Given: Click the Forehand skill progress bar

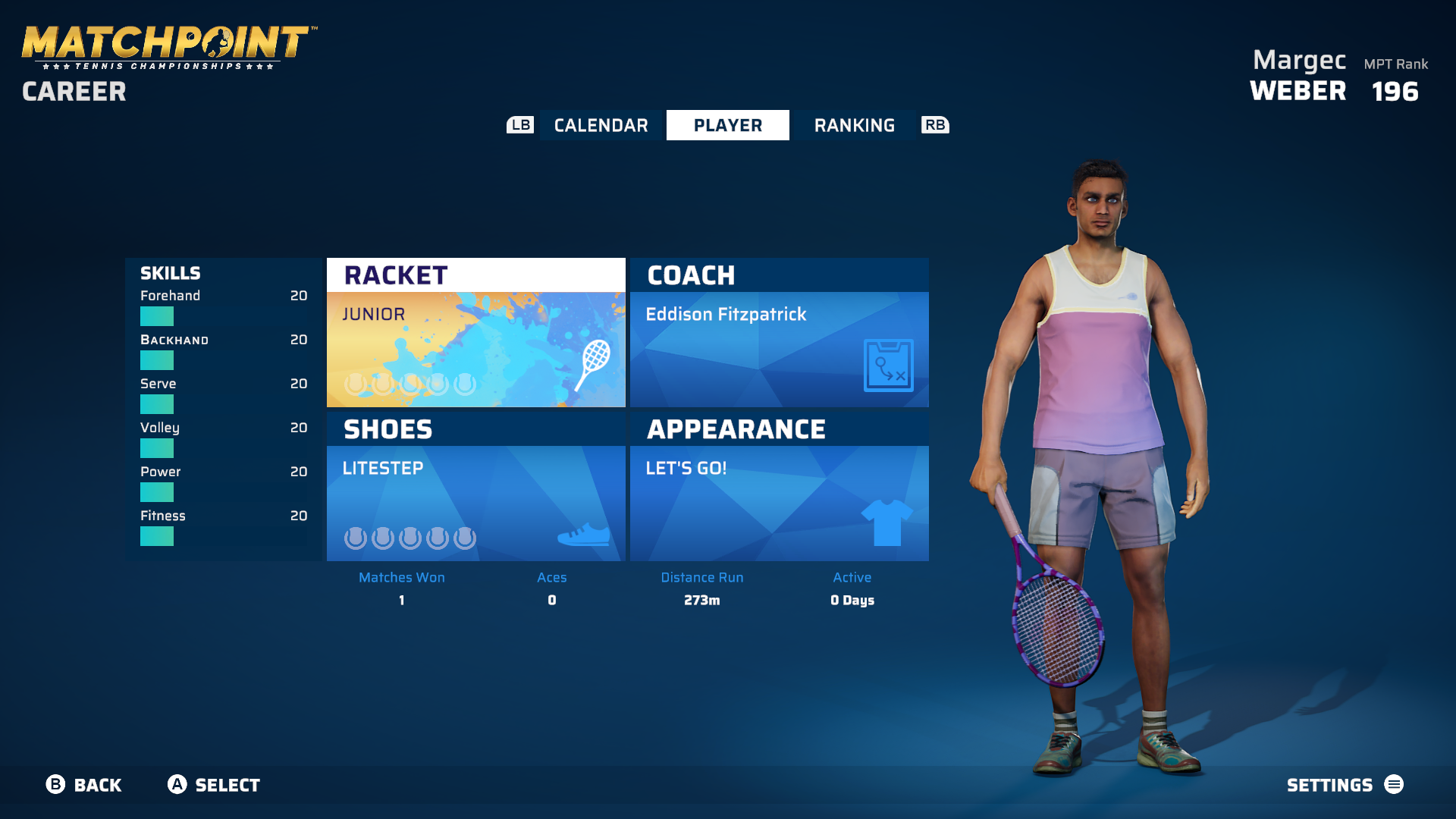Looking at the screenshot, I should [x=157, y=315].
